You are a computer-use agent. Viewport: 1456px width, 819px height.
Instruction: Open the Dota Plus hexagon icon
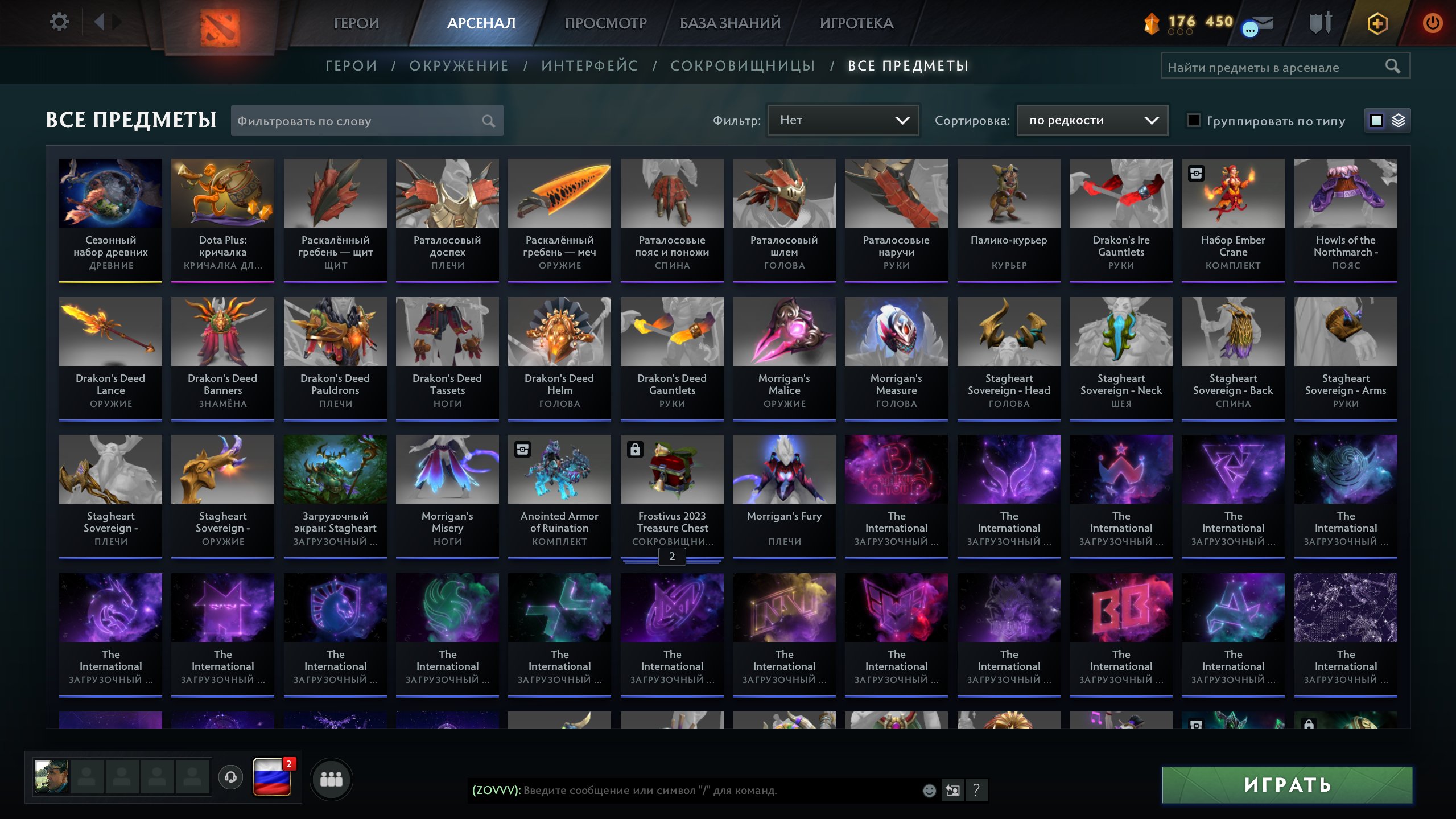click(1377, 24)
